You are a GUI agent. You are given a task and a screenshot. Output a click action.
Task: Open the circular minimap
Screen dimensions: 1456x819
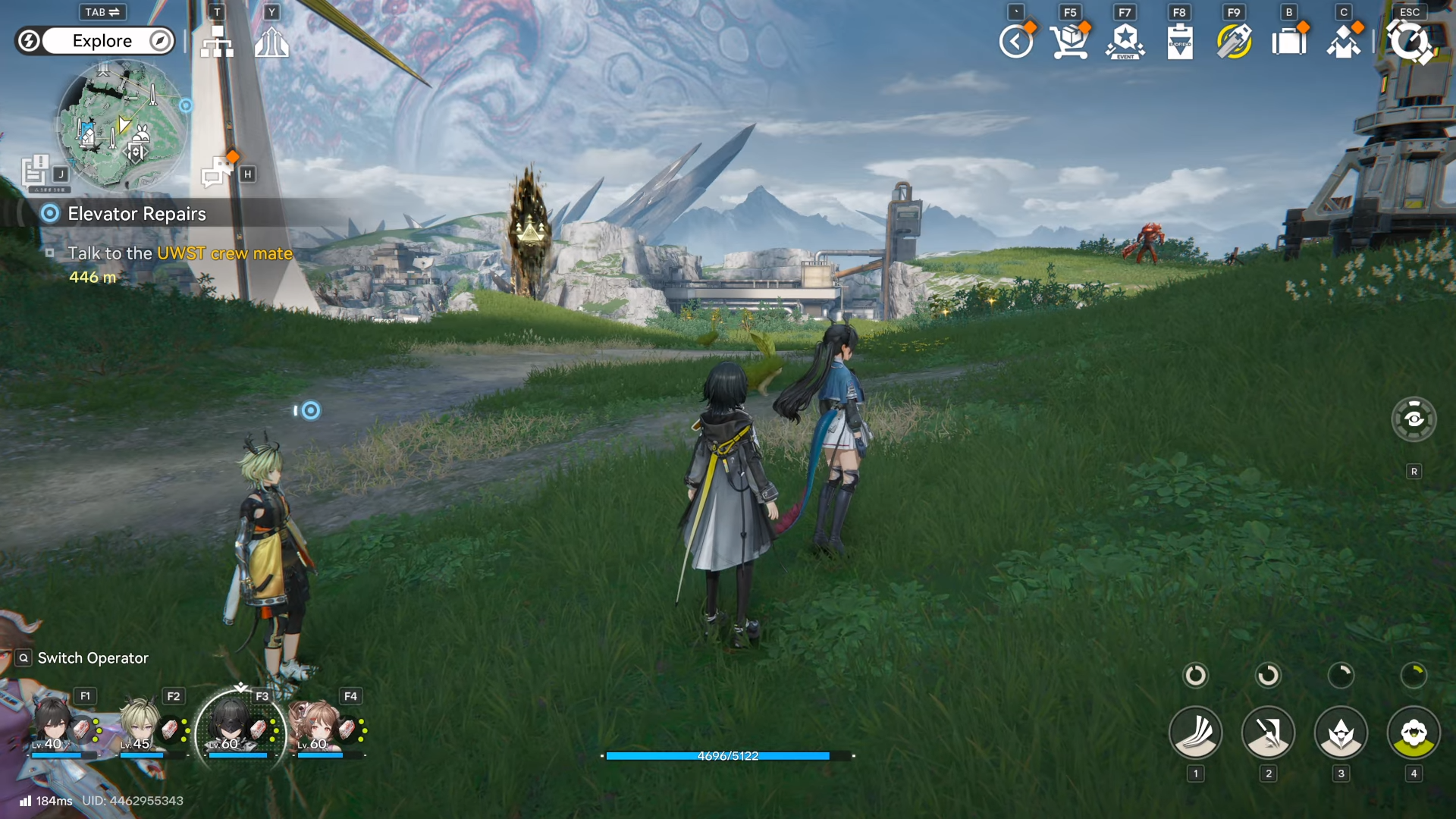coord(121,125)
